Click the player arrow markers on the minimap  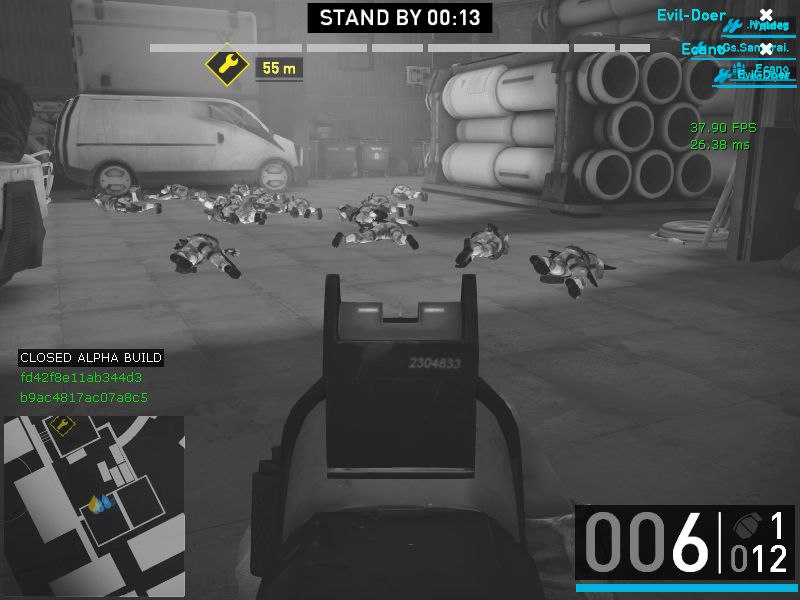[x=98, y=503]
